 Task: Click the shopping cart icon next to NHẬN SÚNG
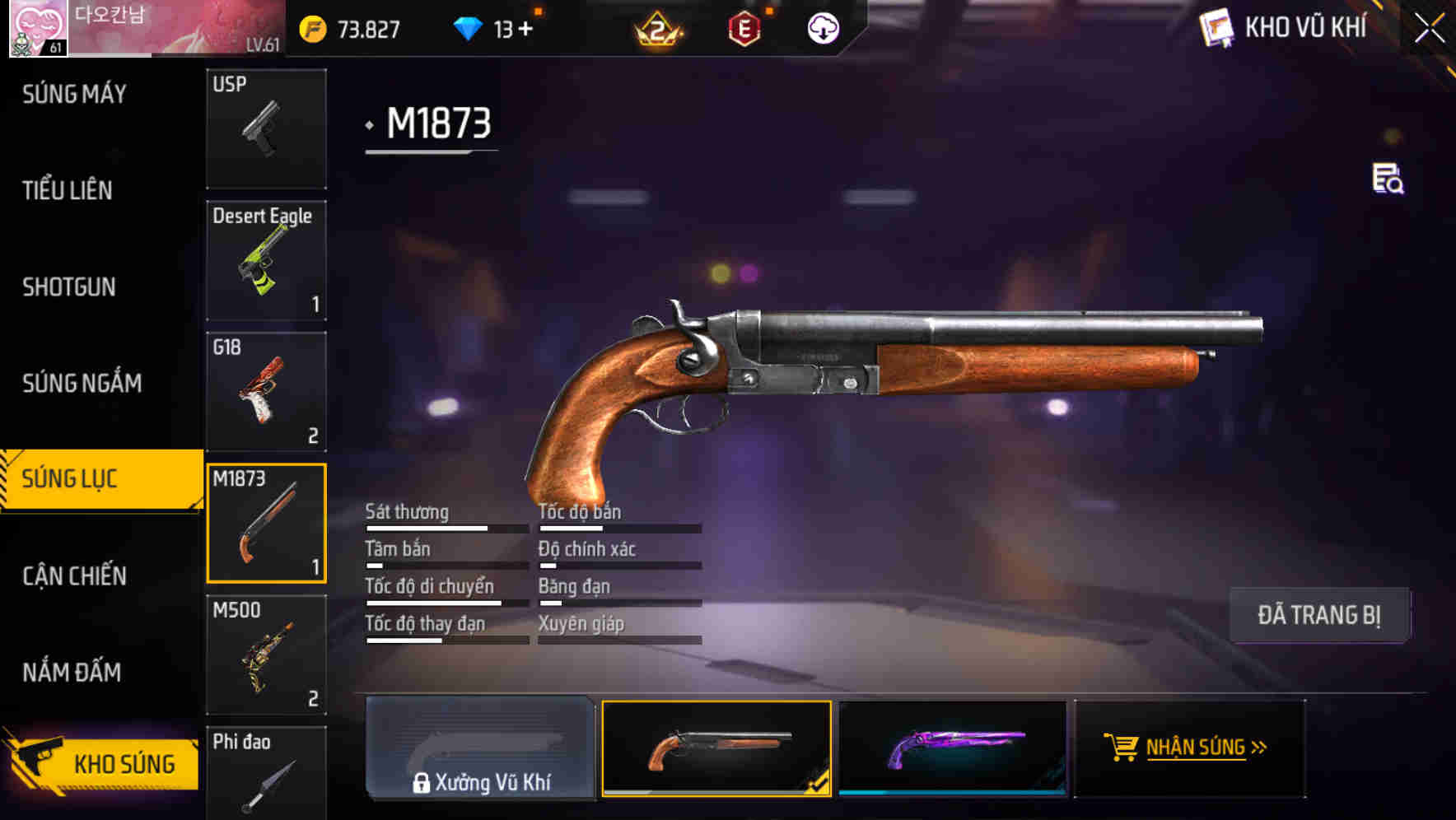coord(1123,748)
